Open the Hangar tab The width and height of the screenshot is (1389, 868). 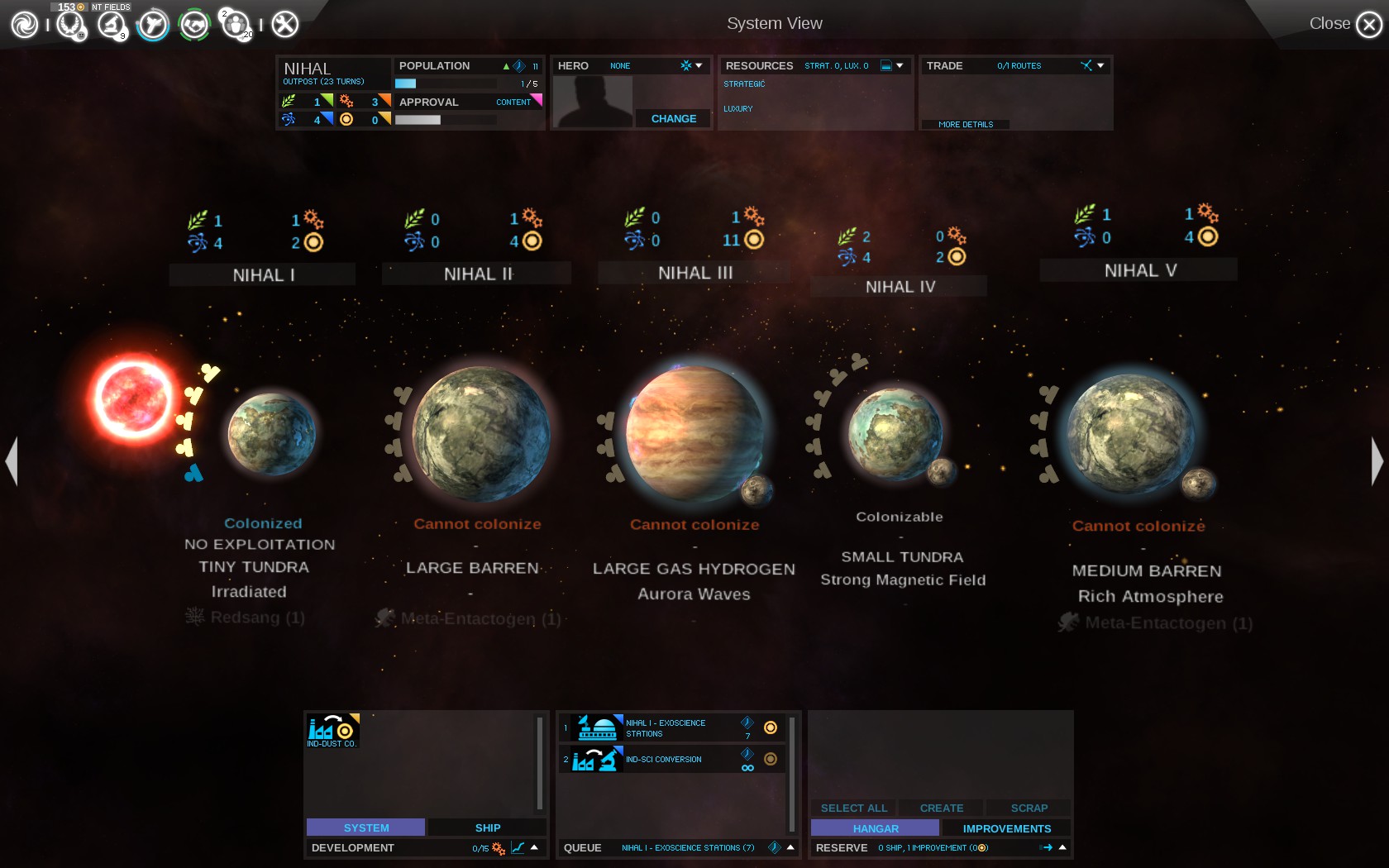875,828
